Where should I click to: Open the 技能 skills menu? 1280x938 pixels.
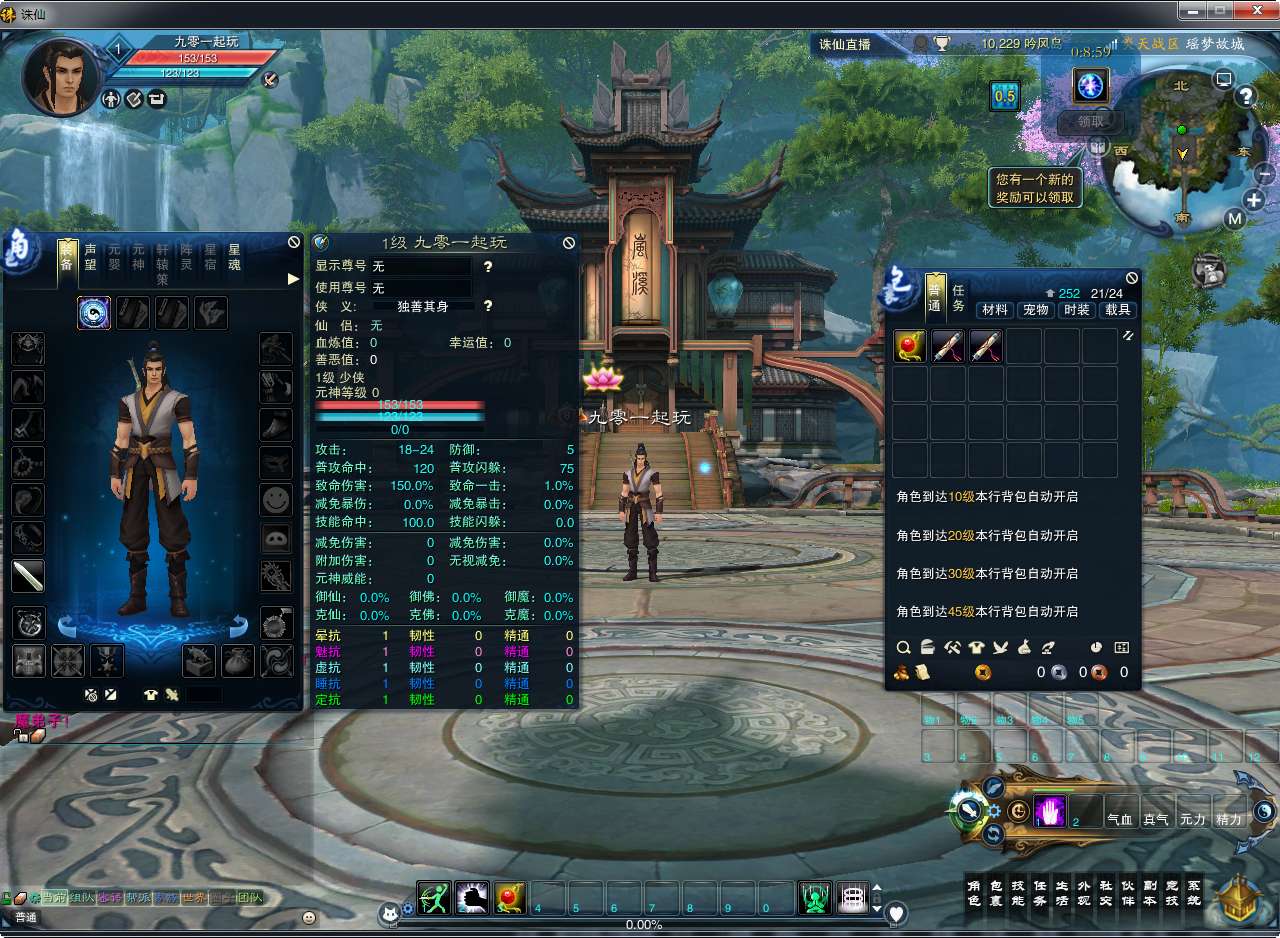coord(1018,893)
